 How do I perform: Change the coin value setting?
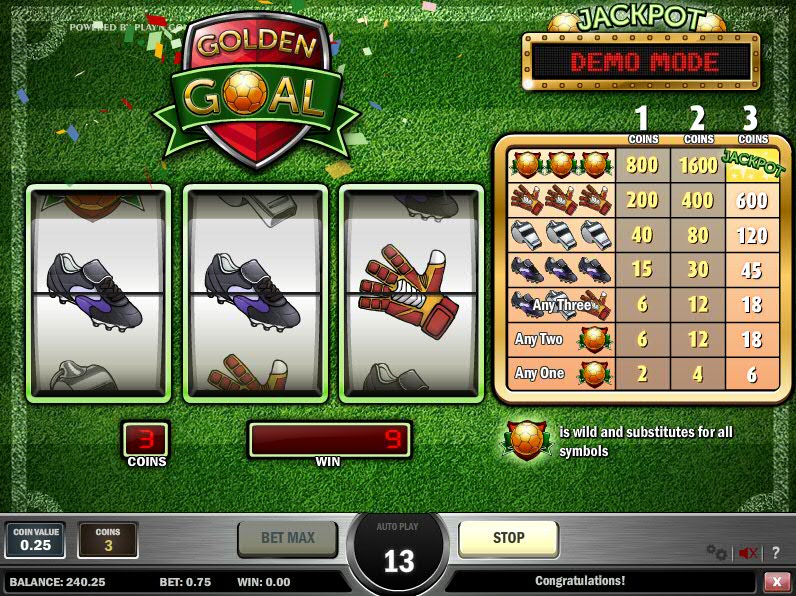click(x=35, y=540)
